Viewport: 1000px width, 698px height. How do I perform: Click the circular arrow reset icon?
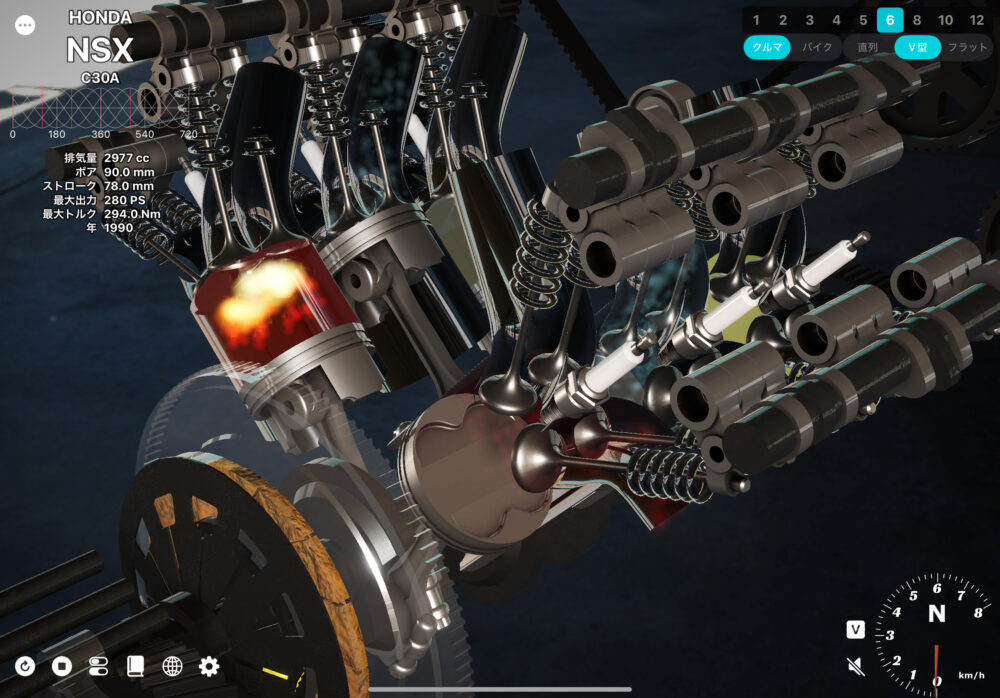(x=25, y=666)
